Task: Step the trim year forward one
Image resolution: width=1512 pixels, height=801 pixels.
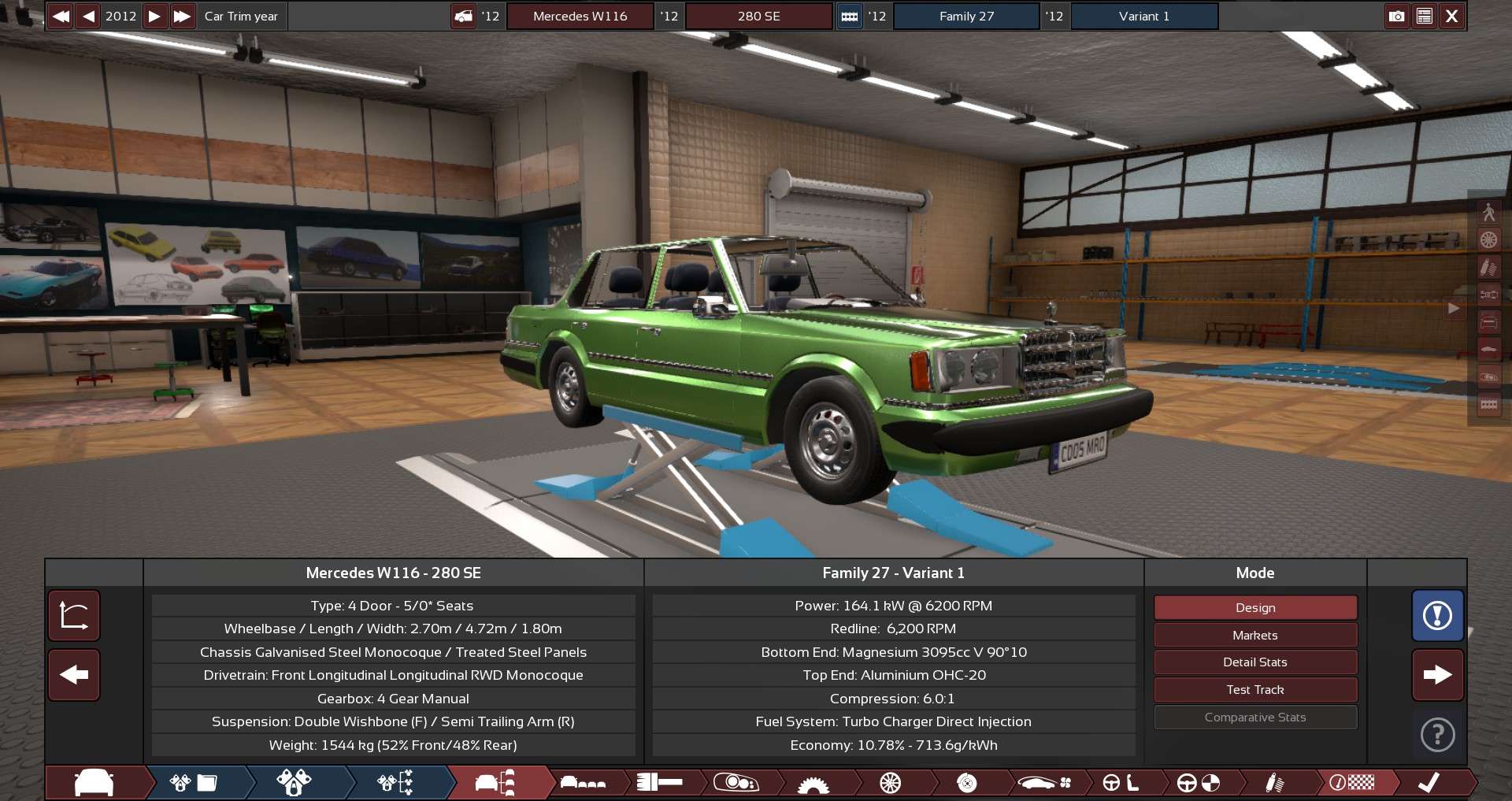Action: [x=155, y=16]
